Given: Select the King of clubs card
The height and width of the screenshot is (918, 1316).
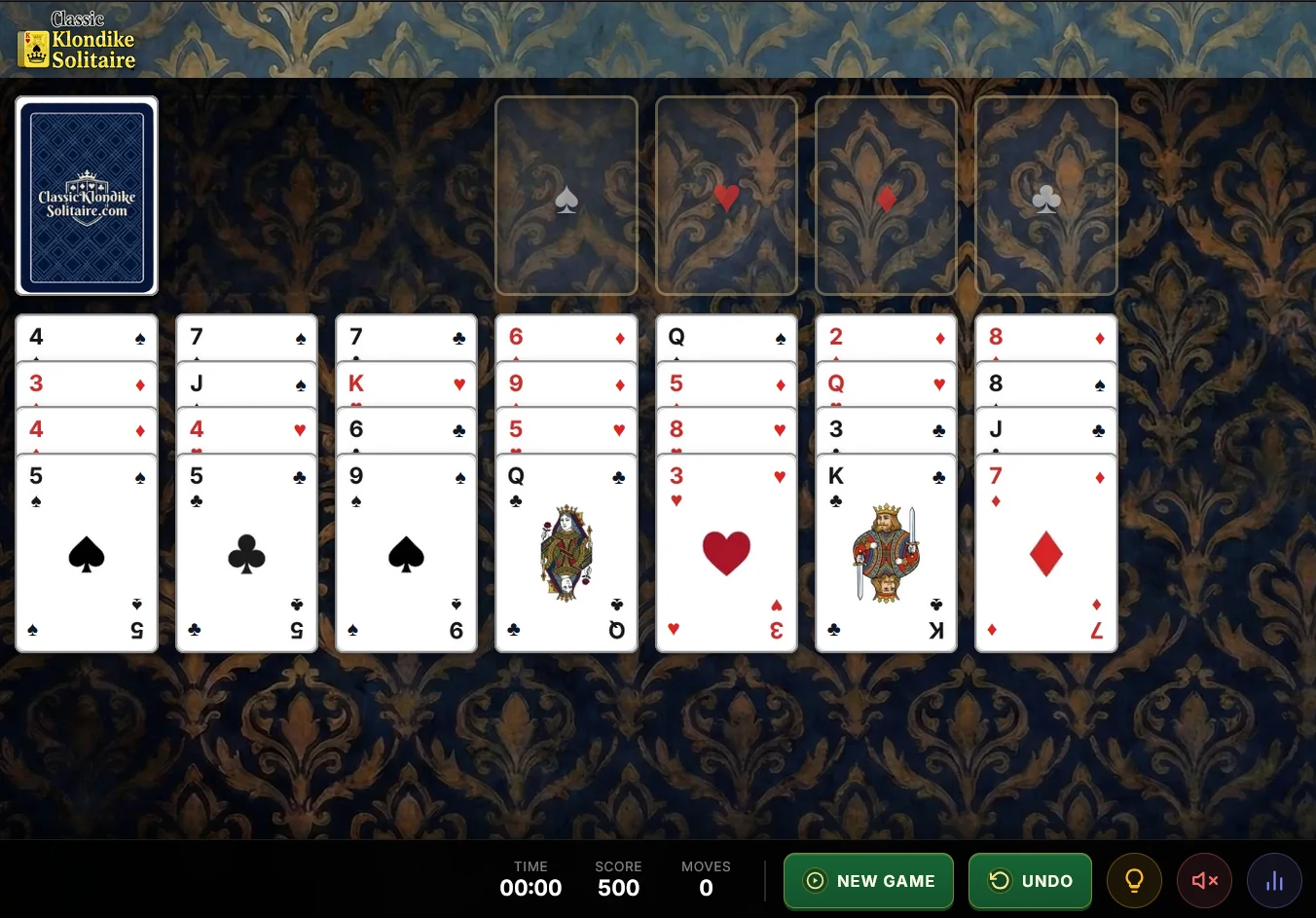Looking at the screenshot, I should pyautogui.click(x=886, y=553).
